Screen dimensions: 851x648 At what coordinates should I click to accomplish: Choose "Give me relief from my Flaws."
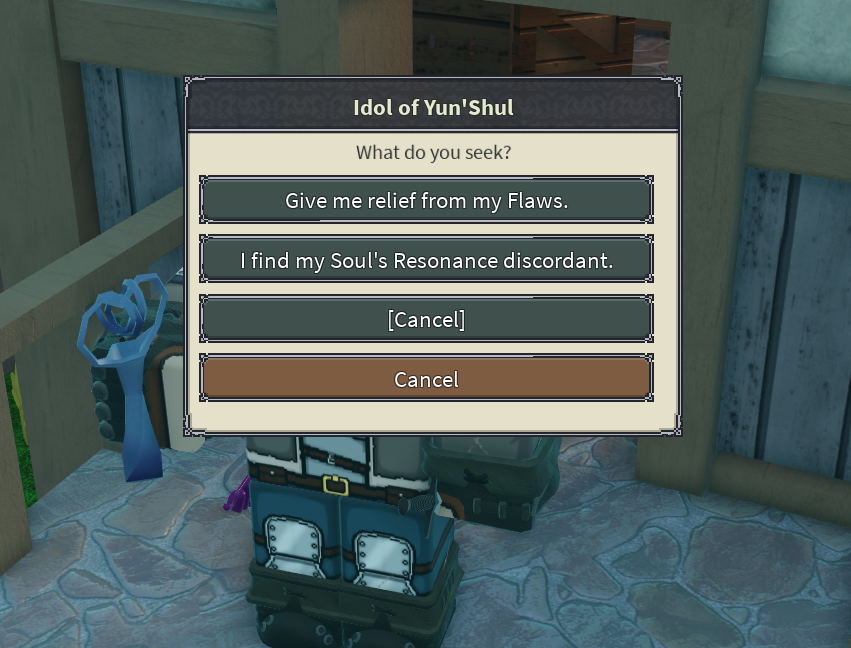[x=426, y=200]
